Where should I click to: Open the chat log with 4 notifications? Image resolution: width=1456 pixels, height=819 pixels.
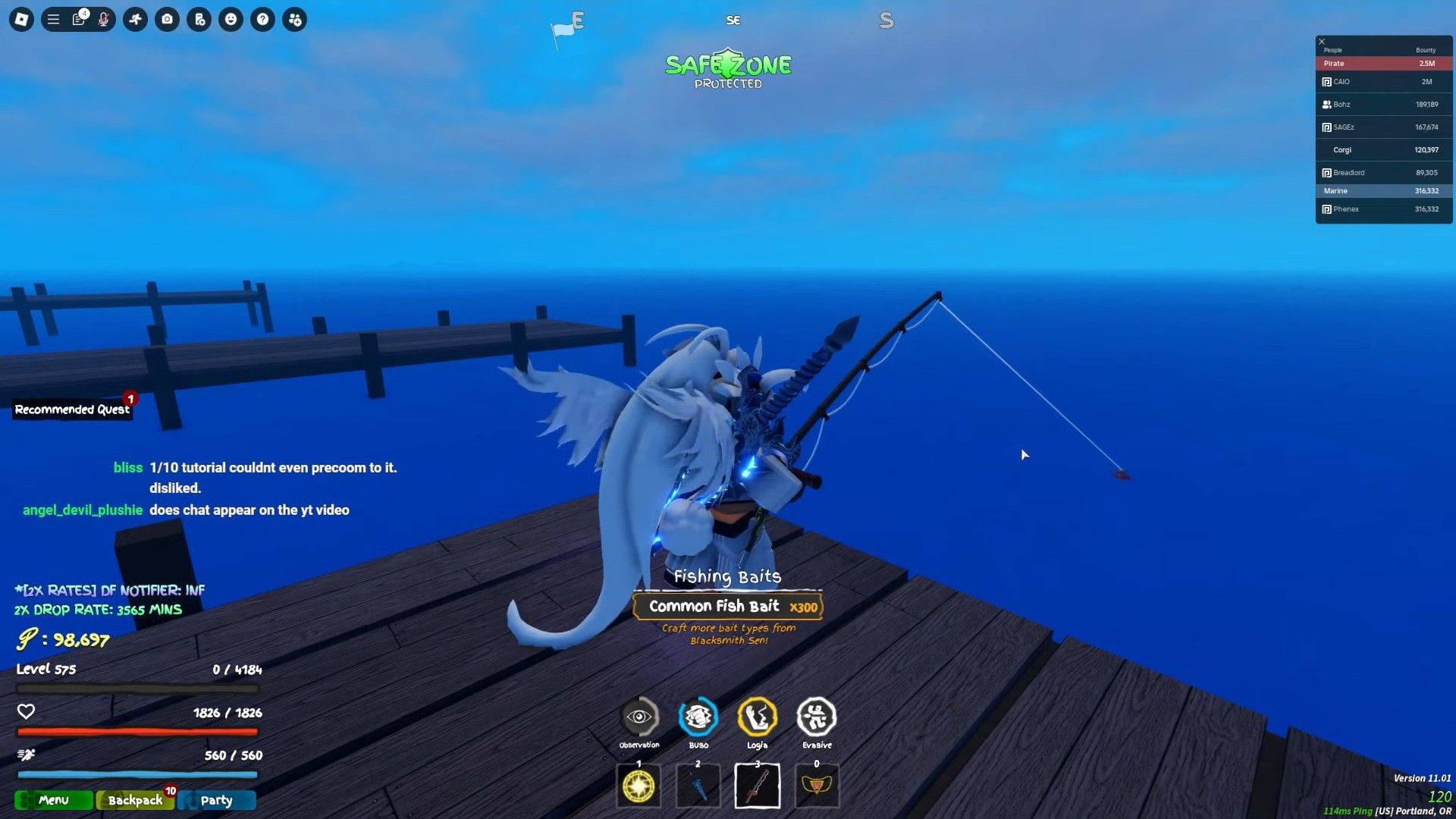[79, 20]
